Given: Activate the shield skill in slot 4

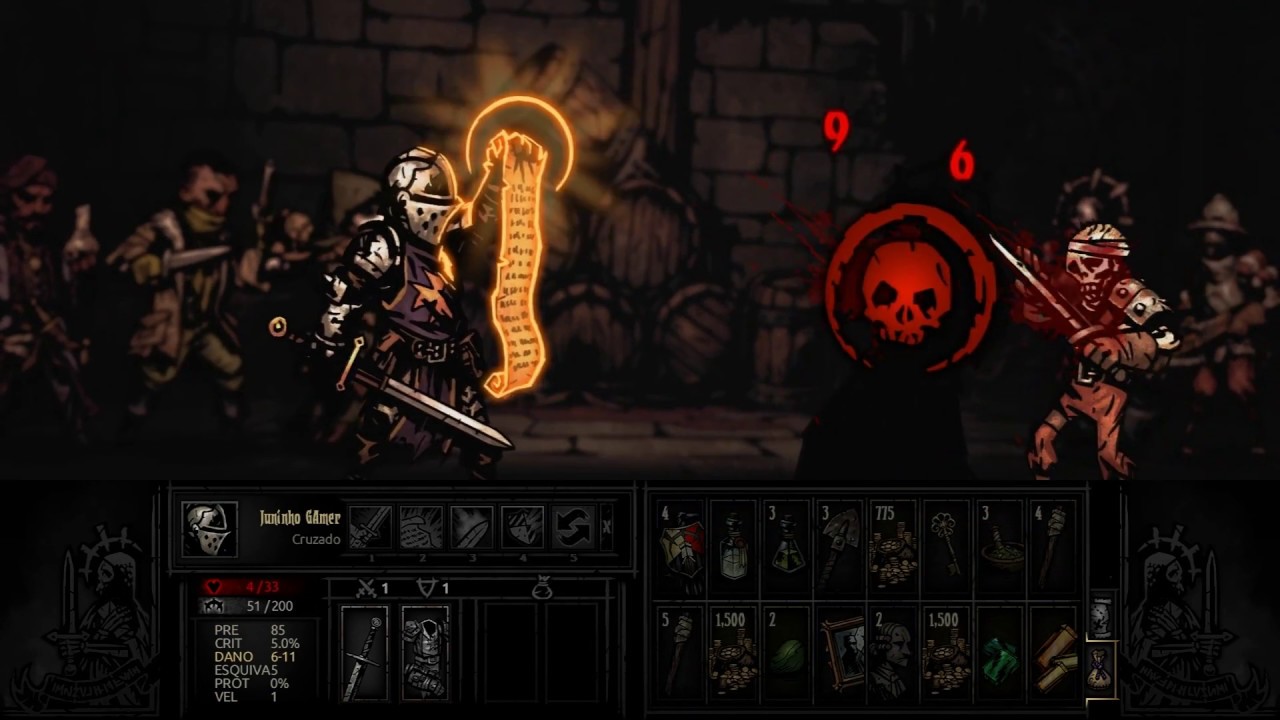Looking at the screenshot, I should [x=522, y=527].
